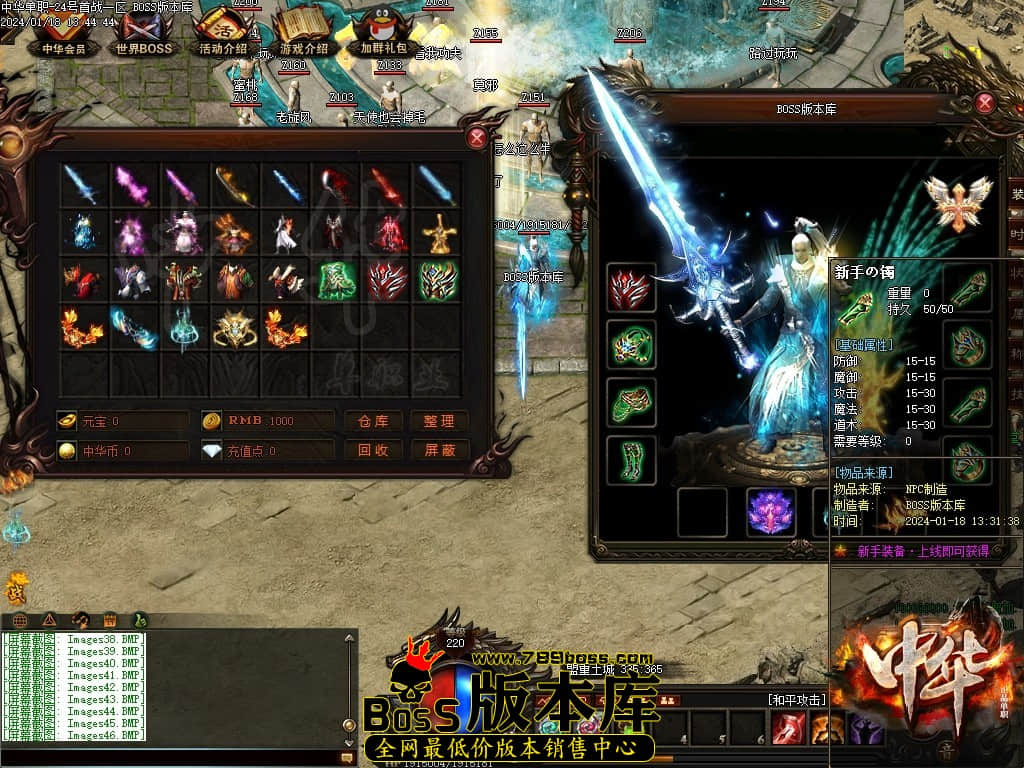Pick the golden dragon-head medal item

coord(235,328)
